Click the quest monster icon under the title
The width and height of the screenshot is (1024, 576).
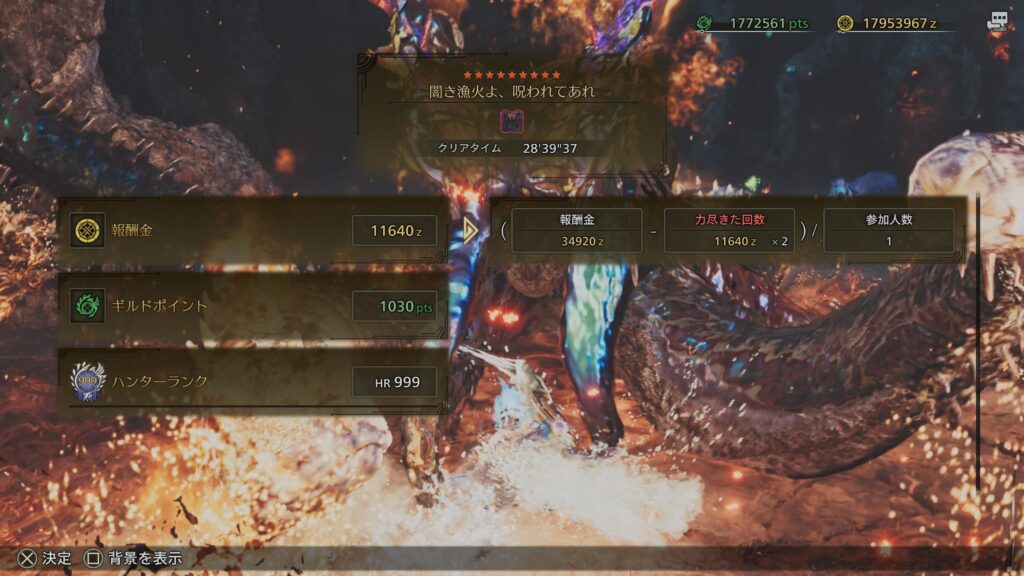click(x=510, y=122)
